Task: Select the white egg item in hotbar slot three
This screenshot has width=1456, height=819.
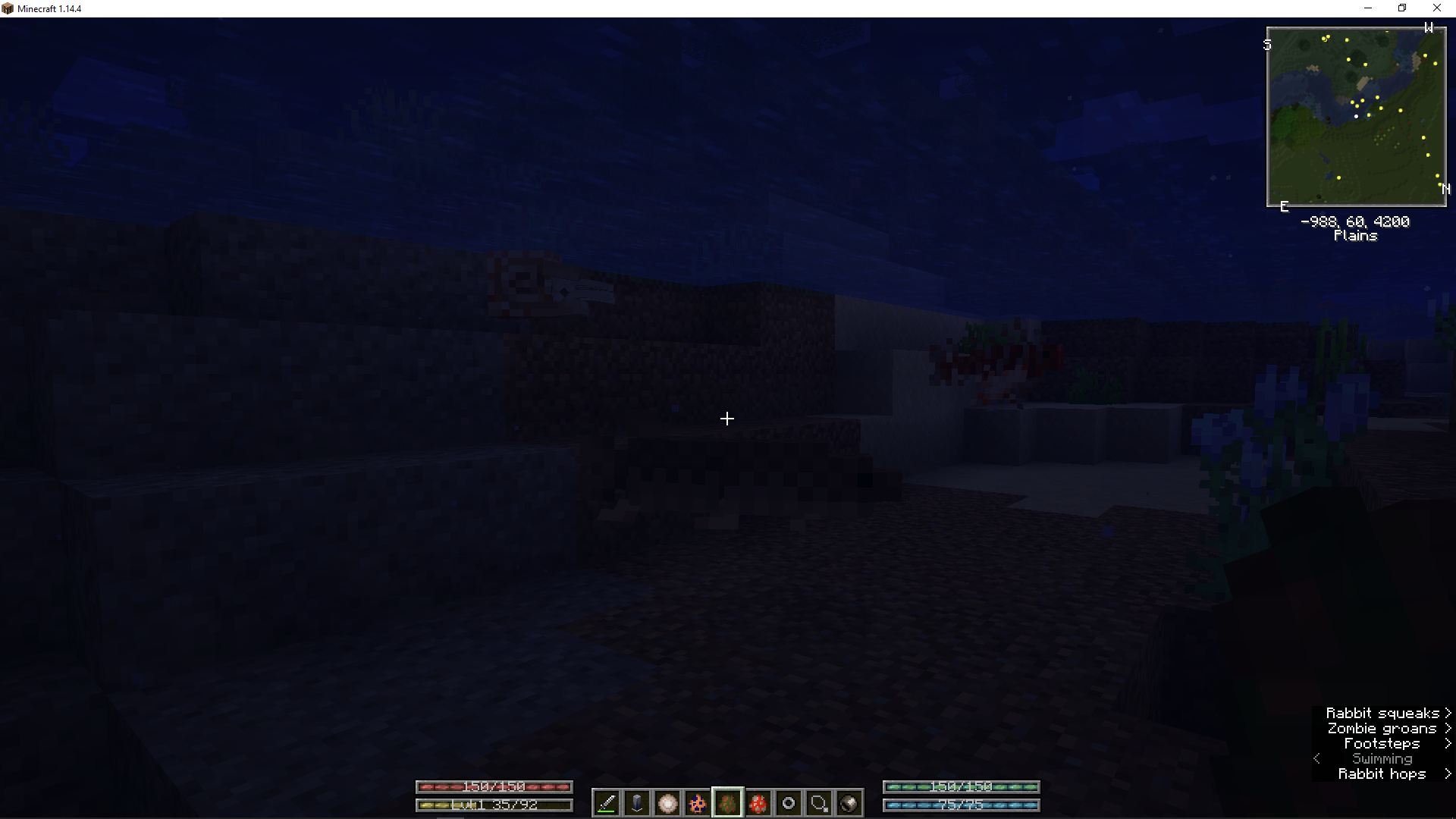Action: (667, 803)
